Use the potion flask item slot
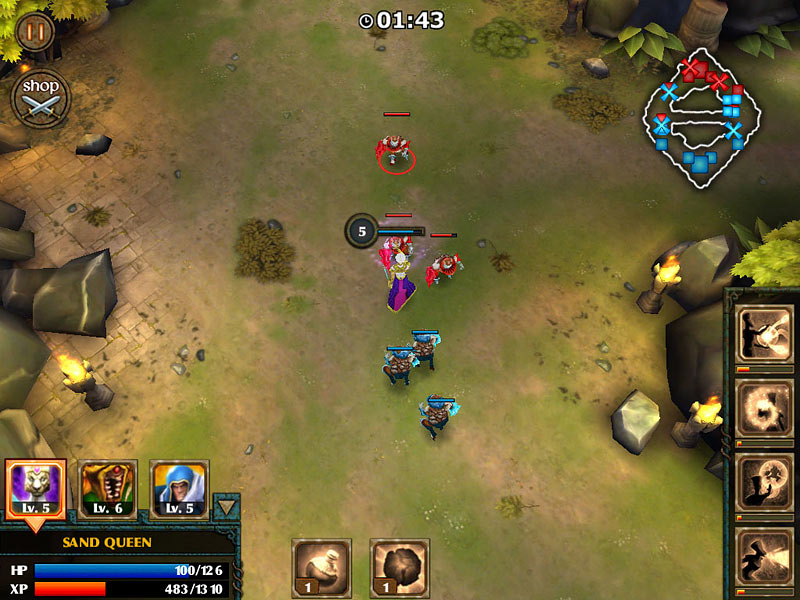The image size is (800, 600). 321,567
